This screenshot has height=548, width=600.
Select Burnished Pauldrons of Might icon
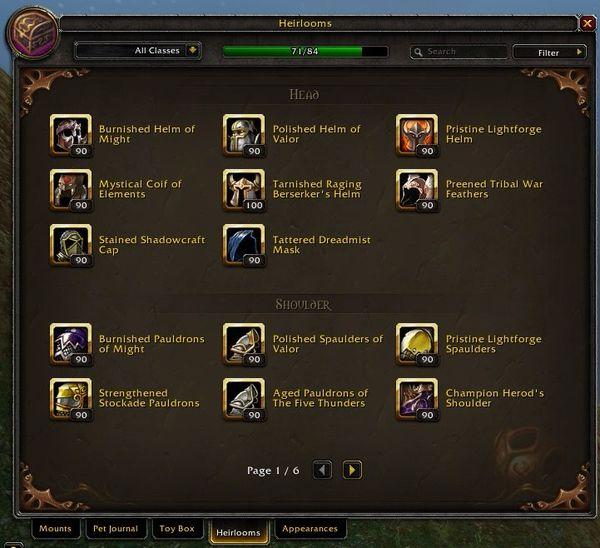(x=70, y=344)
